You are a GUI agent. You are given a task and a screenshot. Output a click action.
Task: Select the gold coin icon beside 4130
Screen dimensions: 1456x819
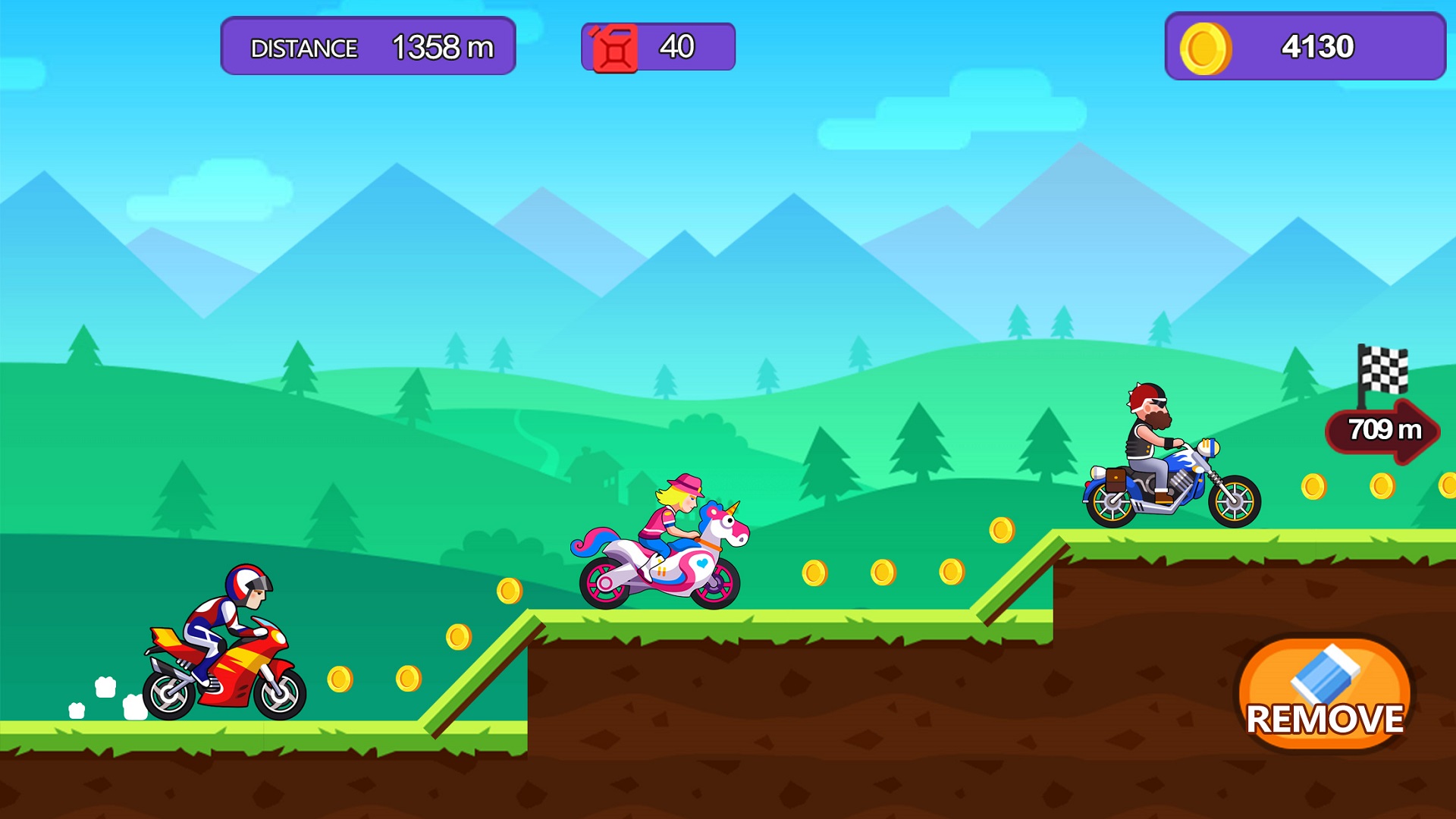point(1206,47)
